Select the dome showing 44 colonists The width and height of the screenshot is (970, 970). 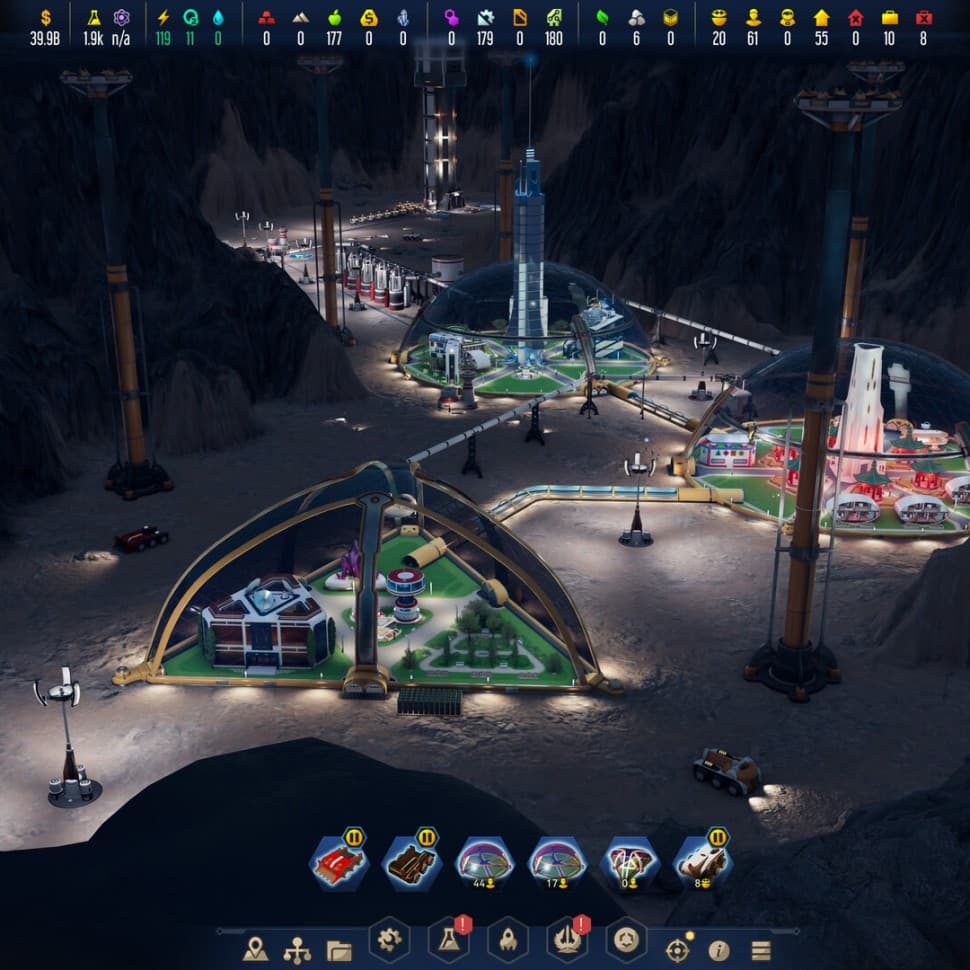coord(484,862)
